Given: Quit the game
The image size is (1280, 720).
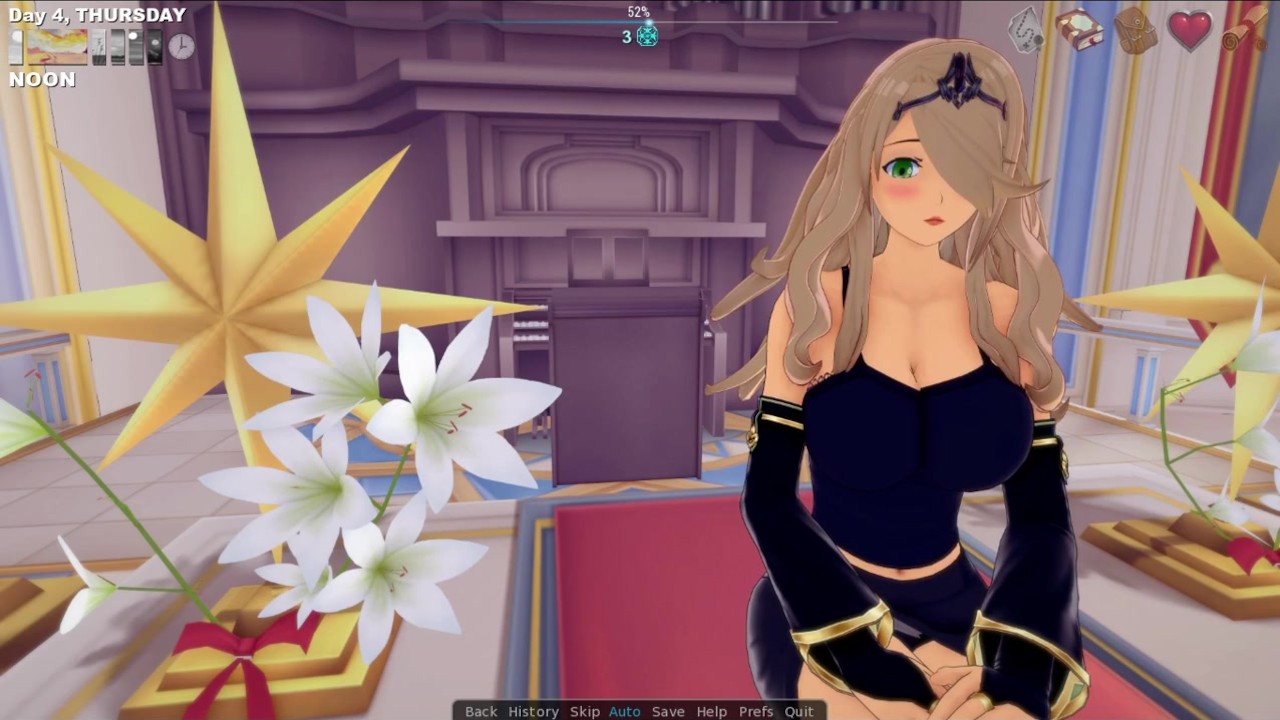Looking at the screenshot, I should pos(799,711).
